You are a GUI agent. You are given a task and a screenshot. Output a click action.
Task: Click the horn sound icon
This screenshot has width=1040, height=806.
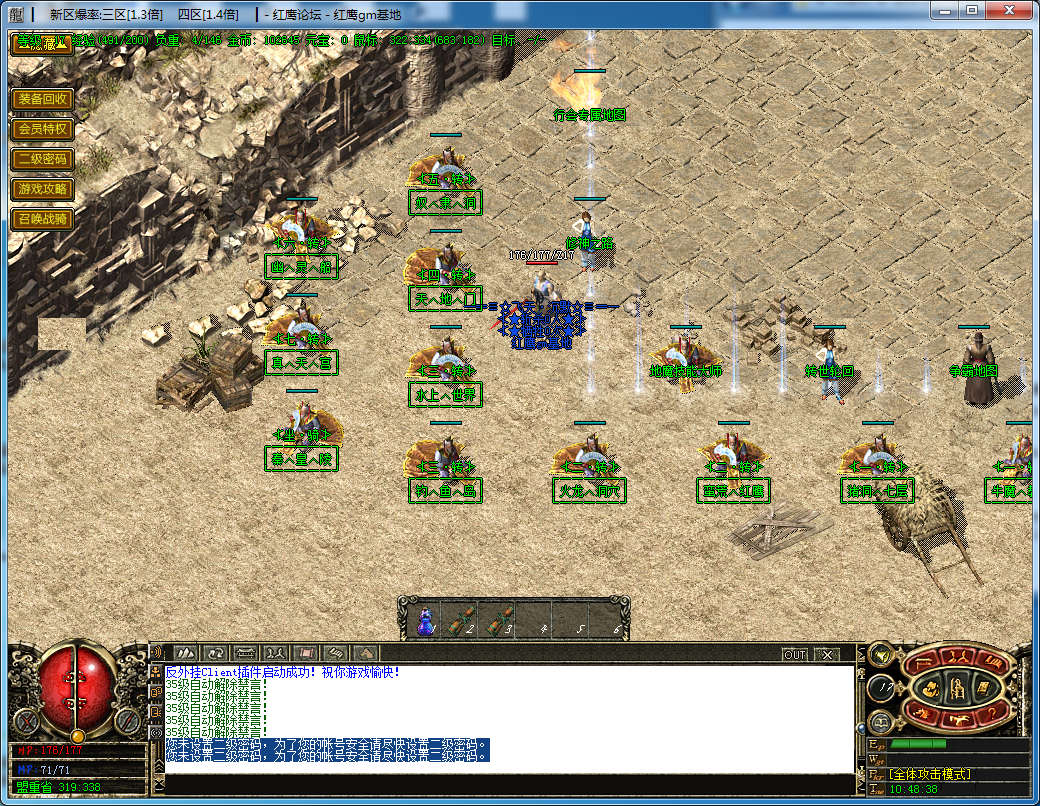[x=880, y=656]
